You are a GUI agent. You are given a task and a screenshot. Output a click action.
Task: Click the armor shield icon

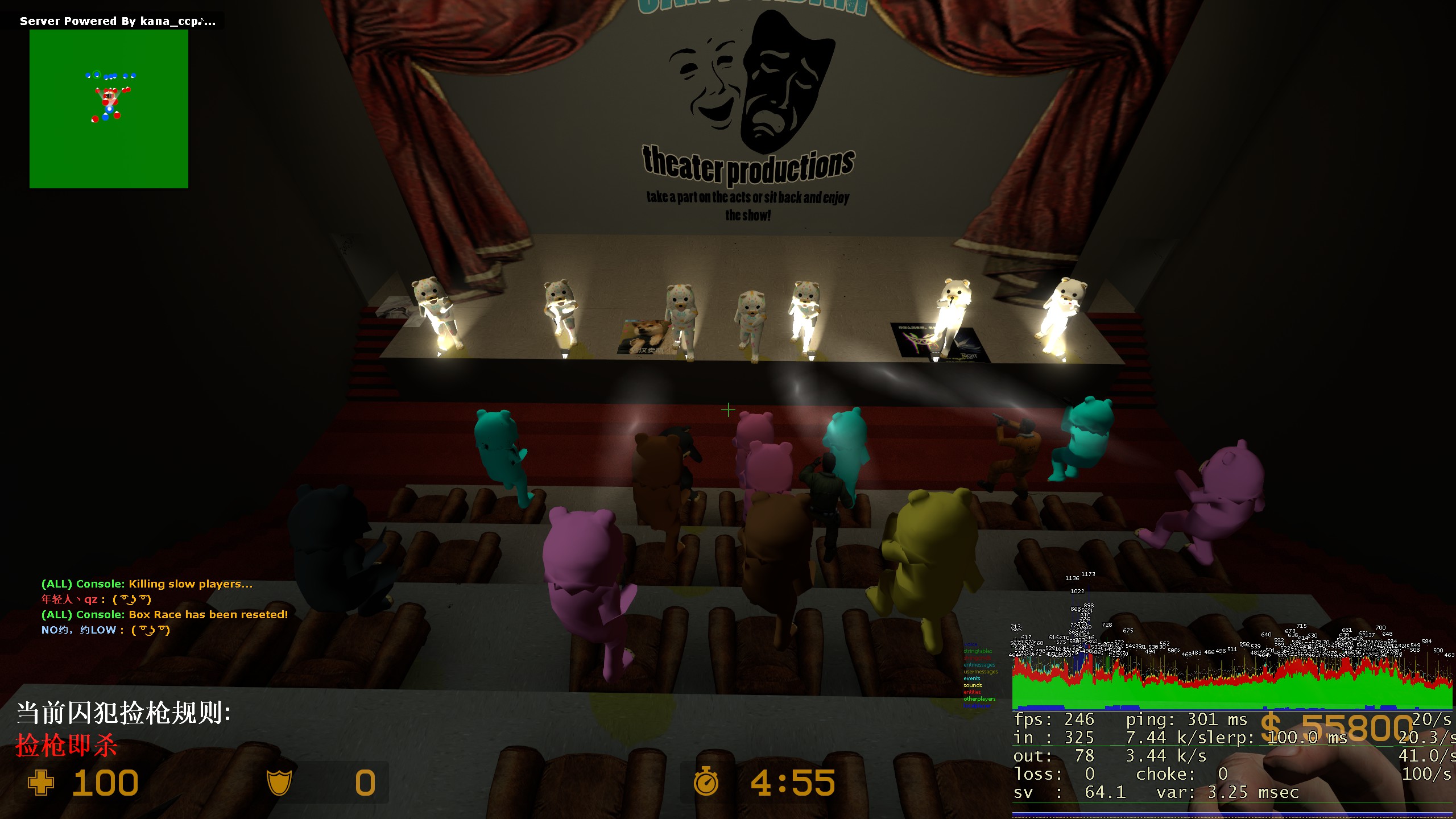279,783
